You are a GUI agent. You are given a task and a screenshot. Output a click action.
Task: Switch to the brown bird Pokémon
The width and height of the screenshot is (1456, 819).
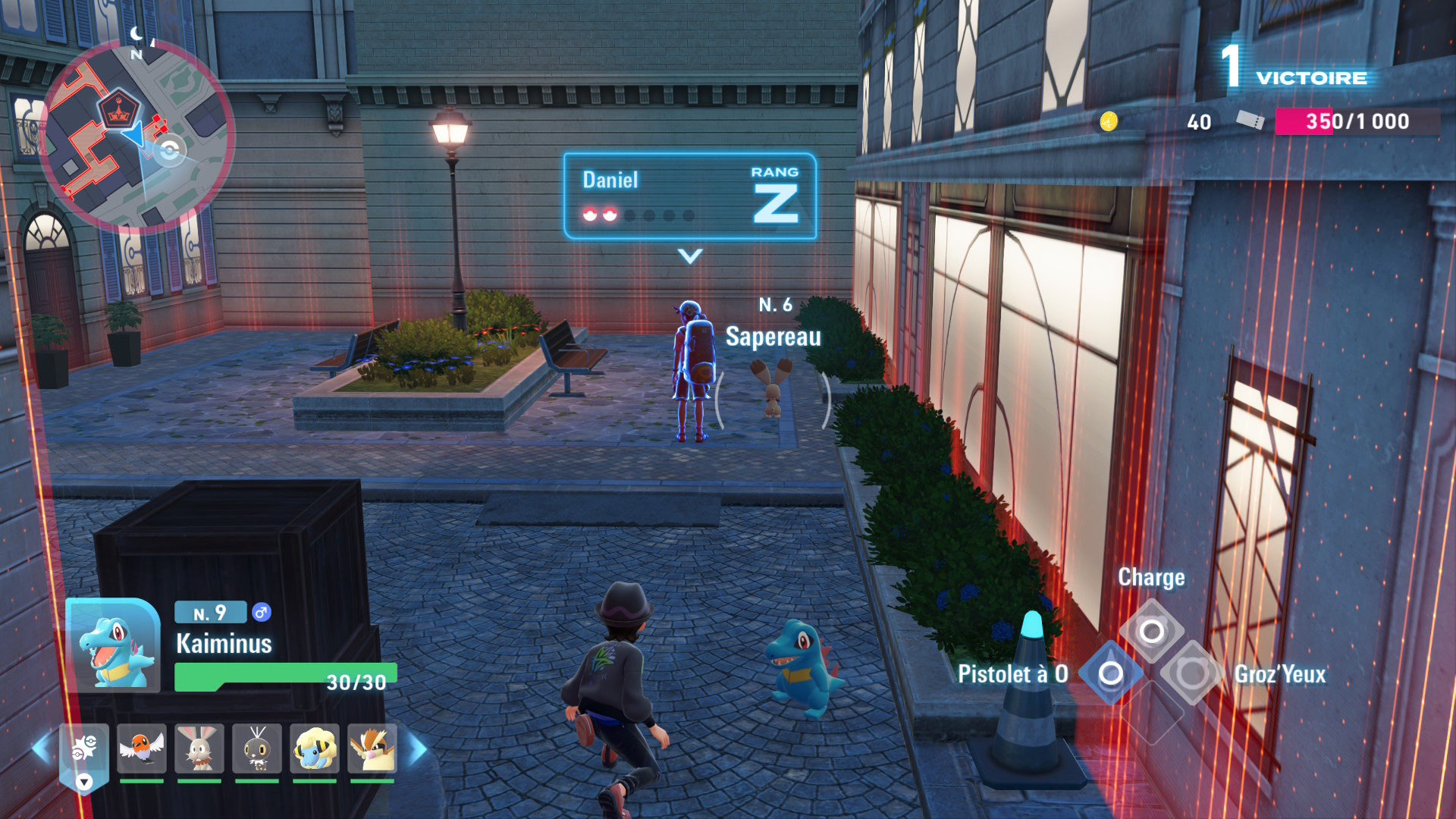372,748
